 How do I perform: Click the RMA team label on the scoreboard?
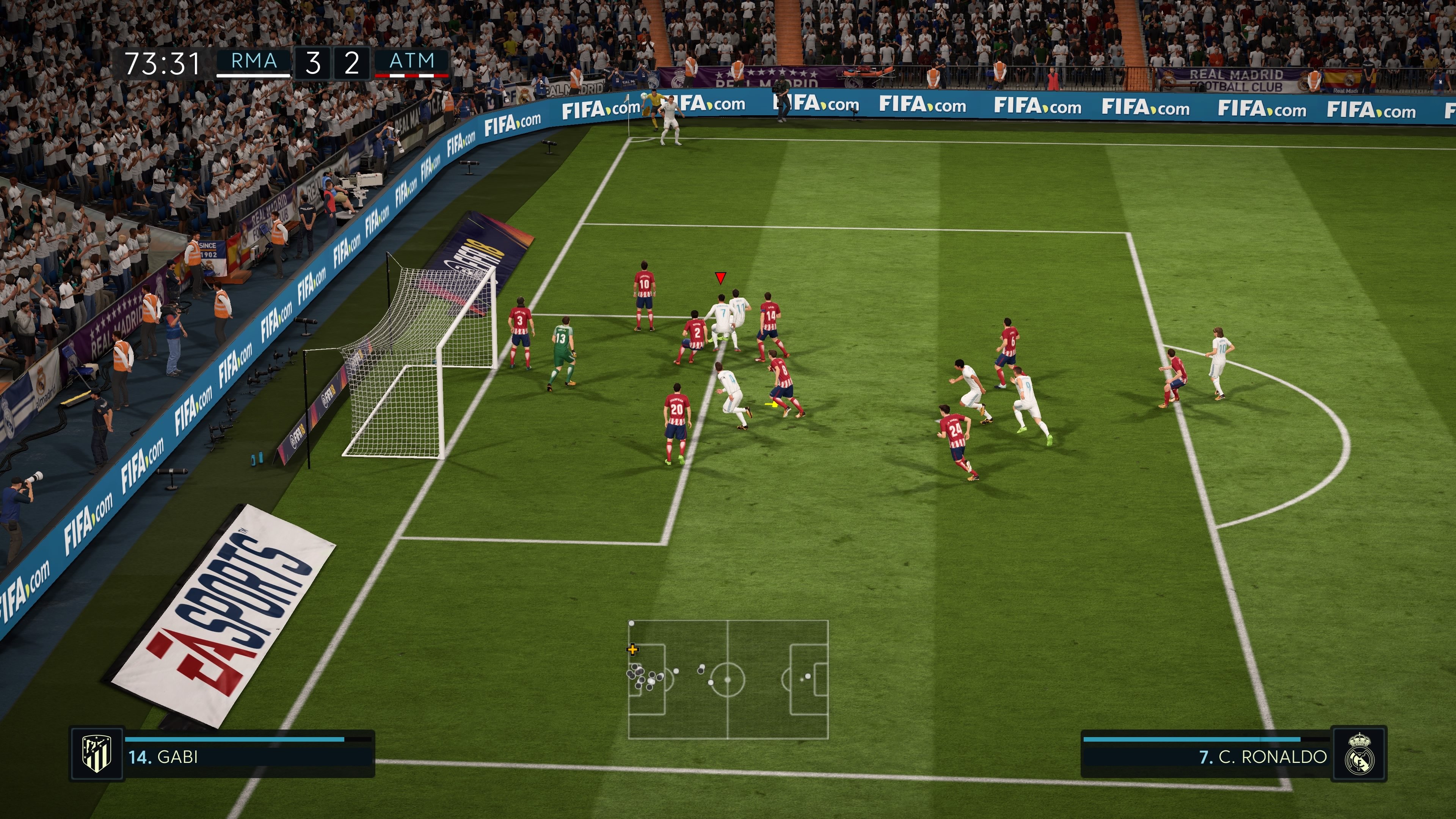coord(253,61)
